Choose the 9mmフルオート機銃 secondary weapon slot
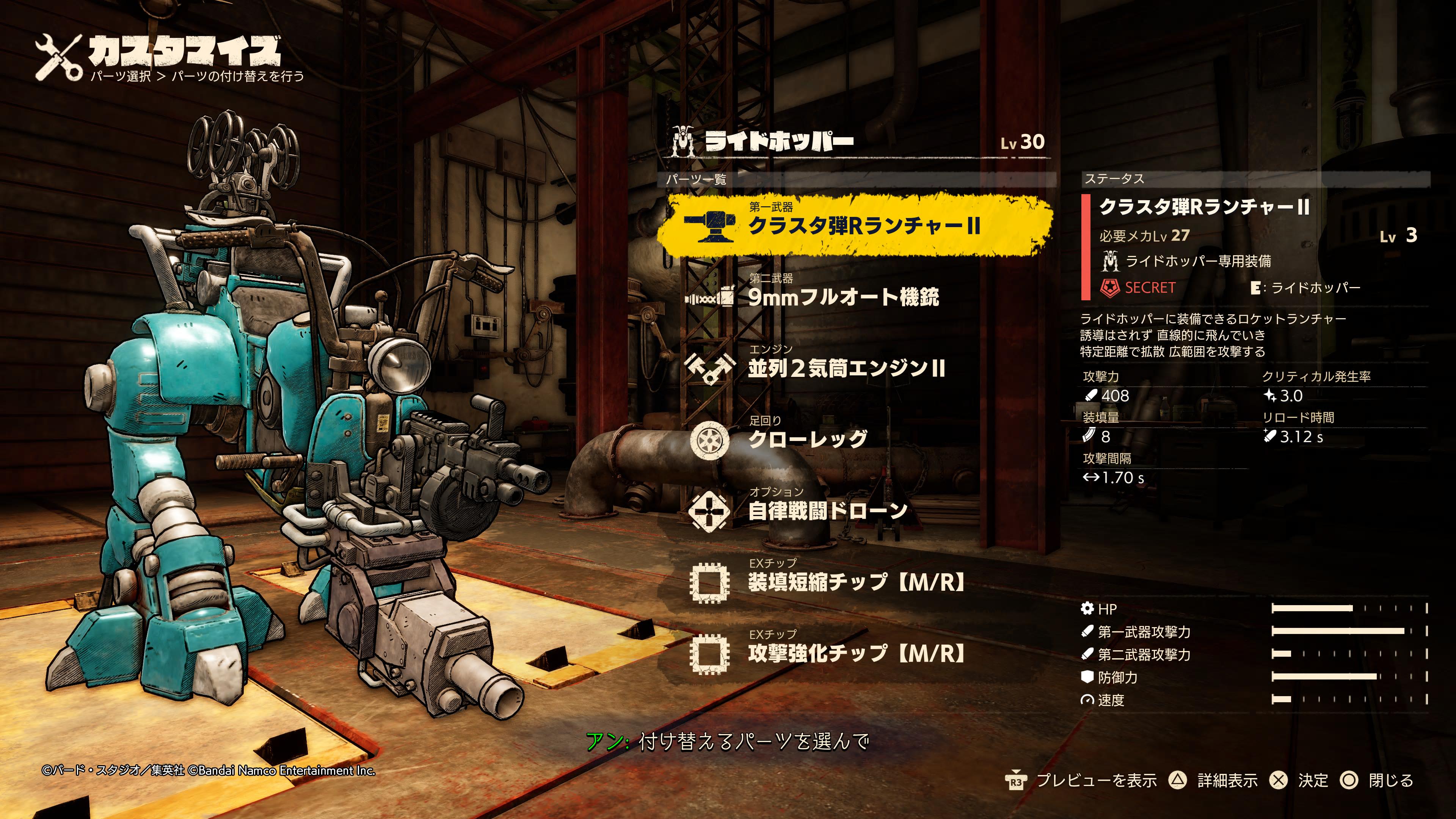Image resolution: width=1456 pixels, height=819 pixels. click(843, 297)
